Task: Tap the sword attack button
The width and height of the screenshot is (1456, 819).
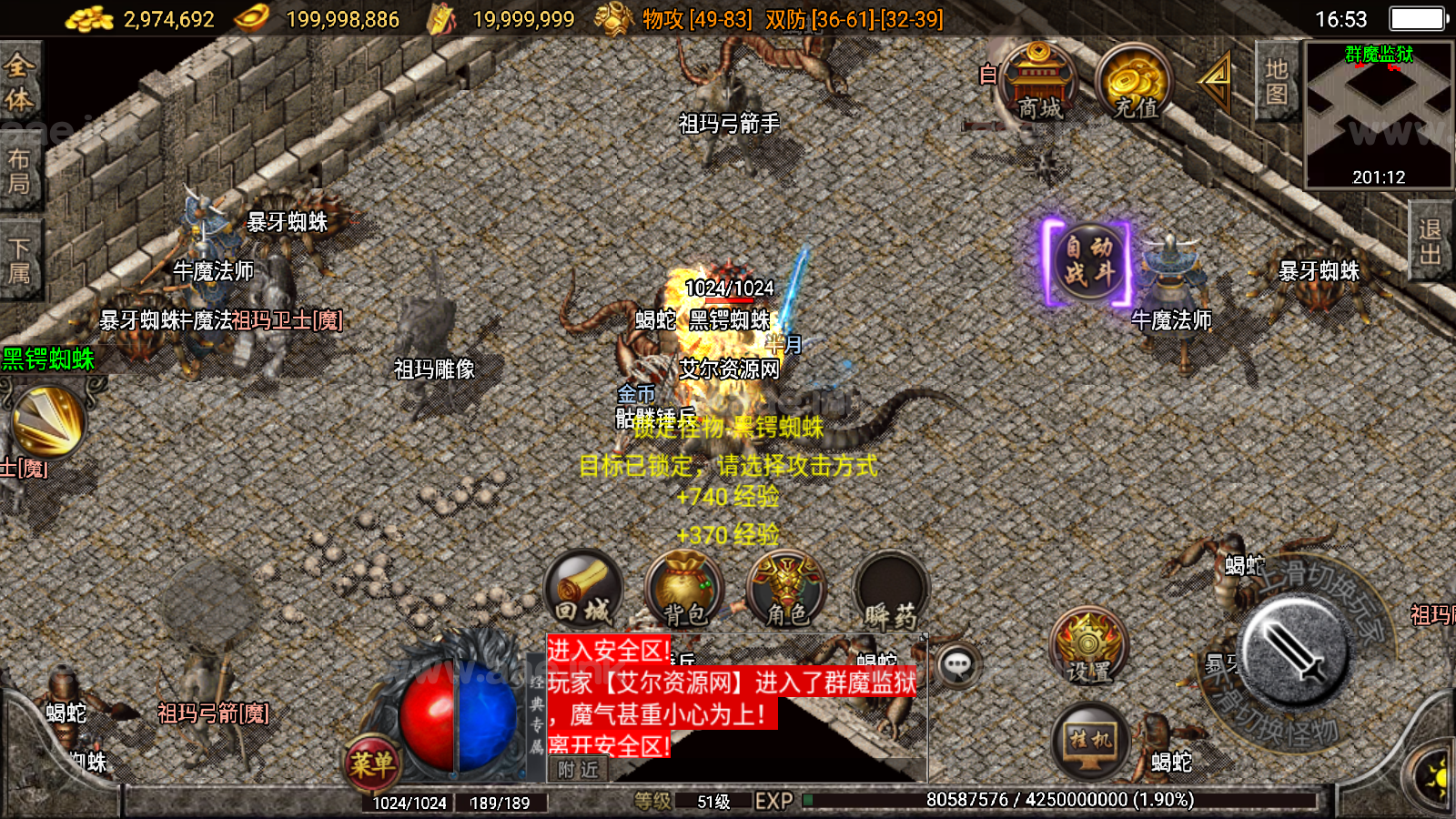Action: pos(1295,650)
